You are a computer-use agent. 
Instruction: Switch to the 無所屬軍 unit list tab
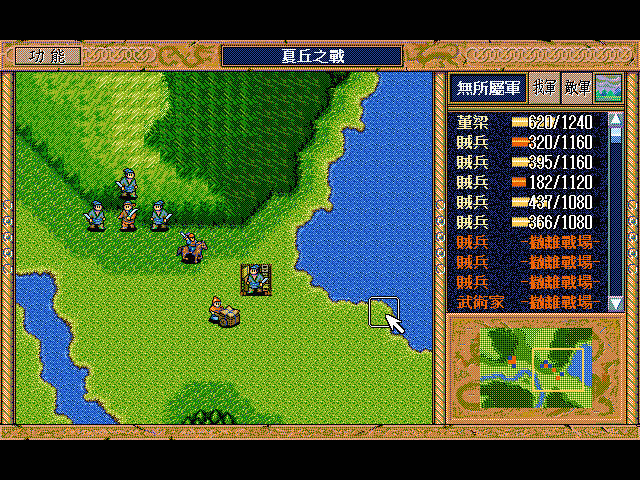pyautogui.click(x=486, y=88)
